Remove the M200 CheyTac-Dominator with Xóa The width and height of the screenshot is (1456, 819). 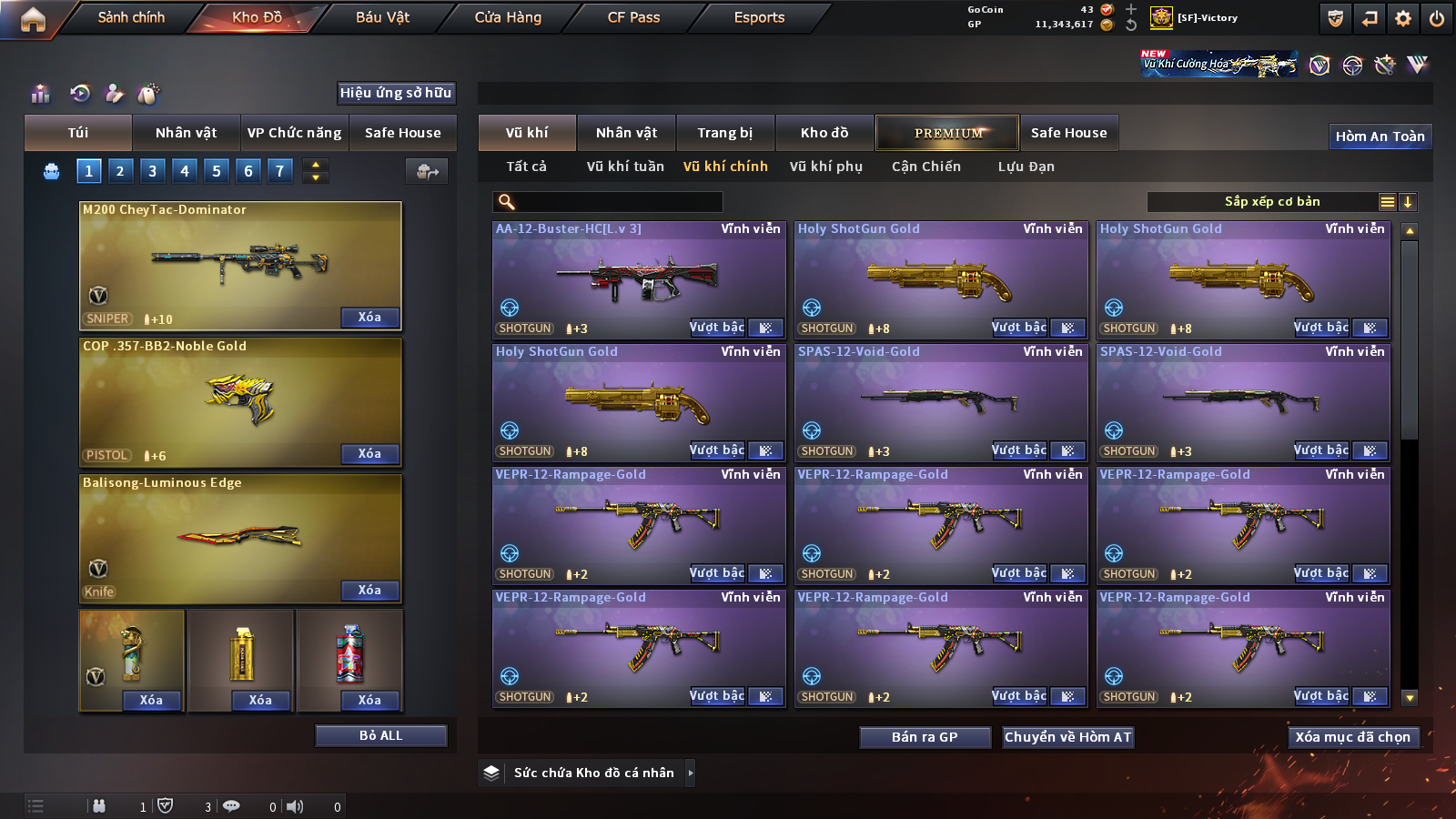(369, 318)
